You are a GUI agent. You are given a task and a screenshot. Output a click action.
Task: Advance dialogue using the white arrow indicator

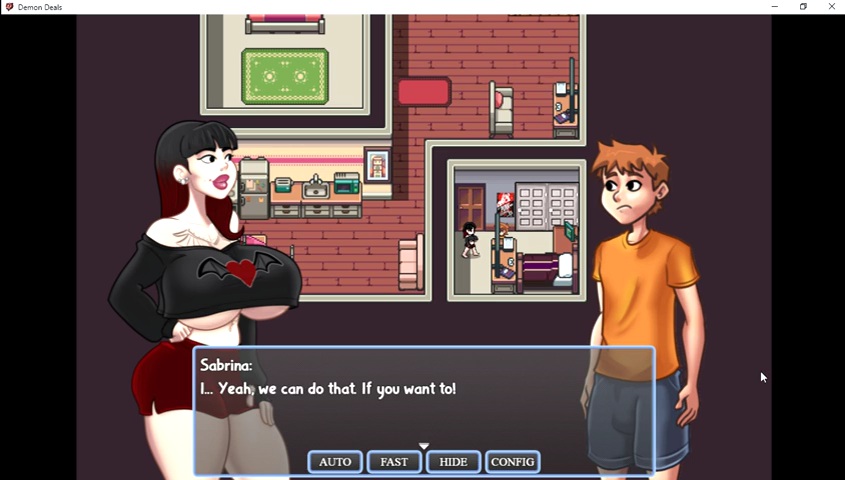(424, 446)
